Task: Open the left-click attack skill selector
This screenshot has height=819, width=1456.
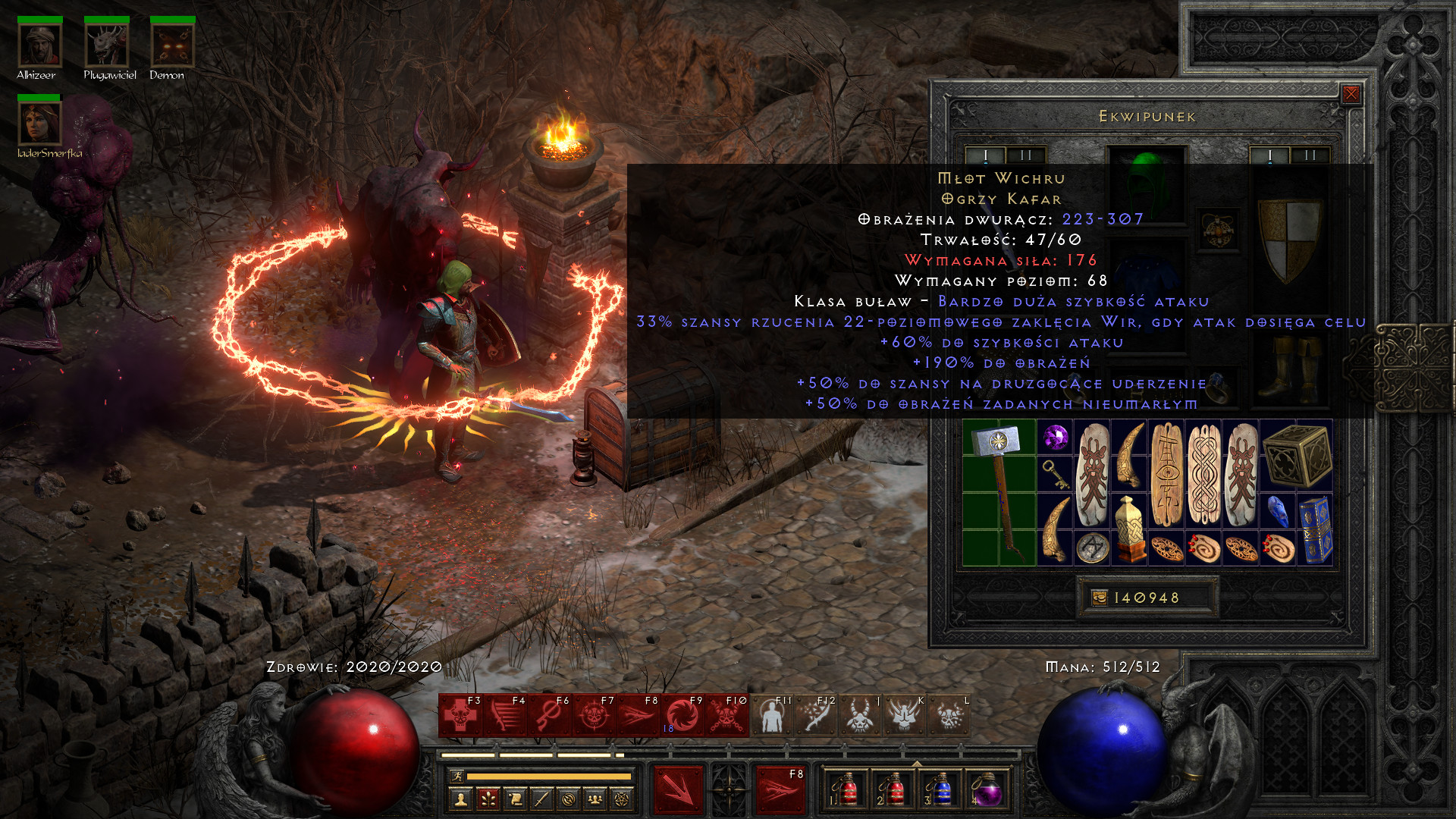Action: click(678, 789)
